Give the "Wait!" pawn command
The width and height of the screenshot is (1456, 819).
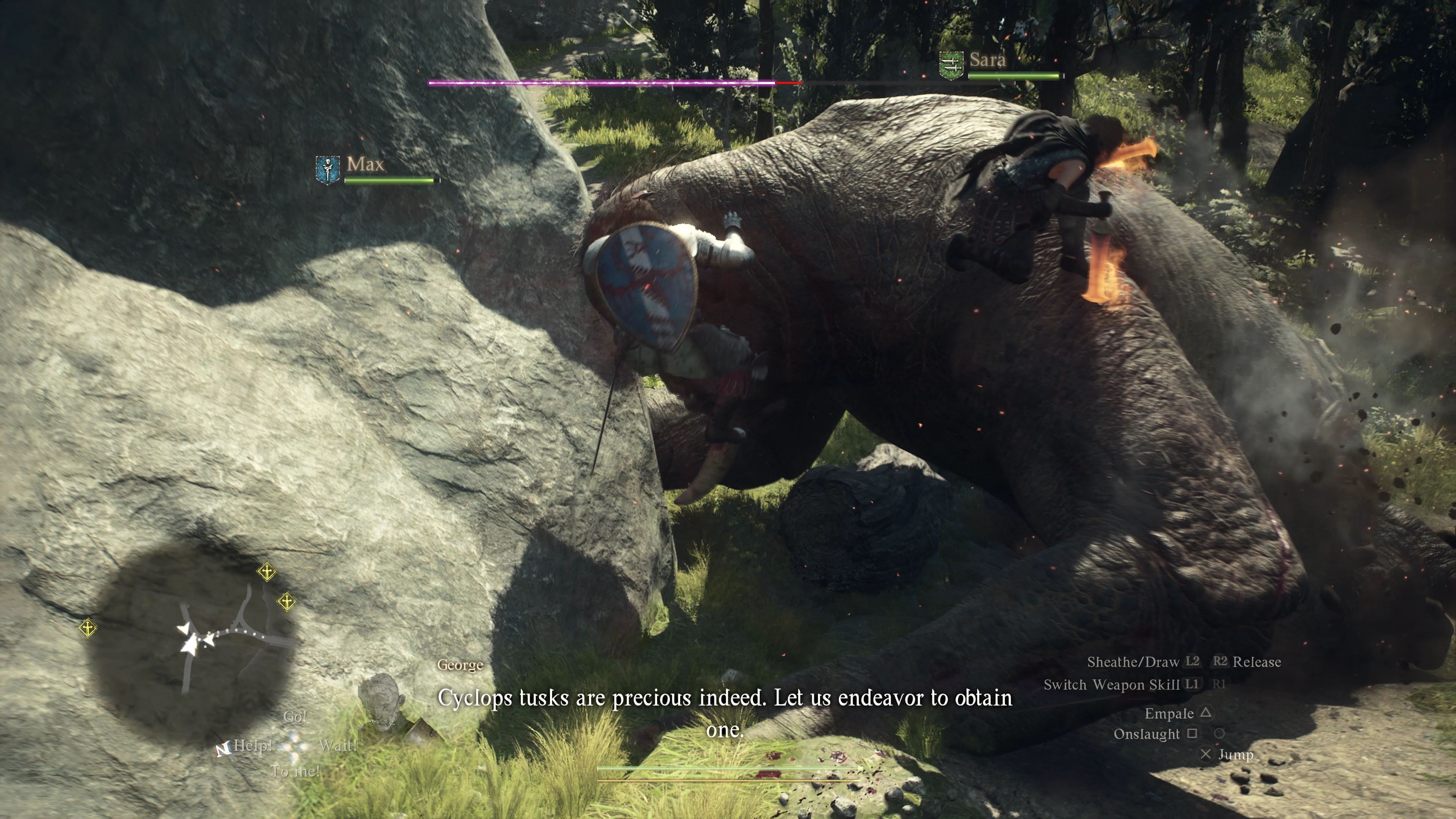[x=337, y=745]
